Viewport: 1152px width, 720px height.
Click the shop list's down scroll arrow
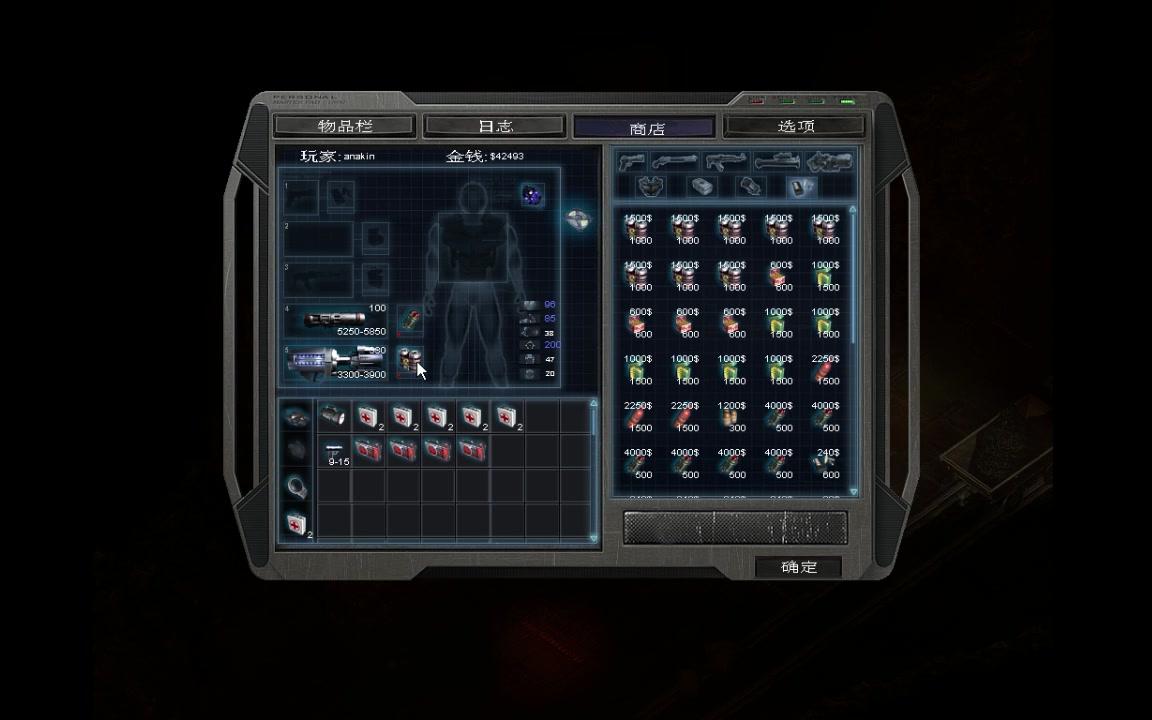coord(853,491)
